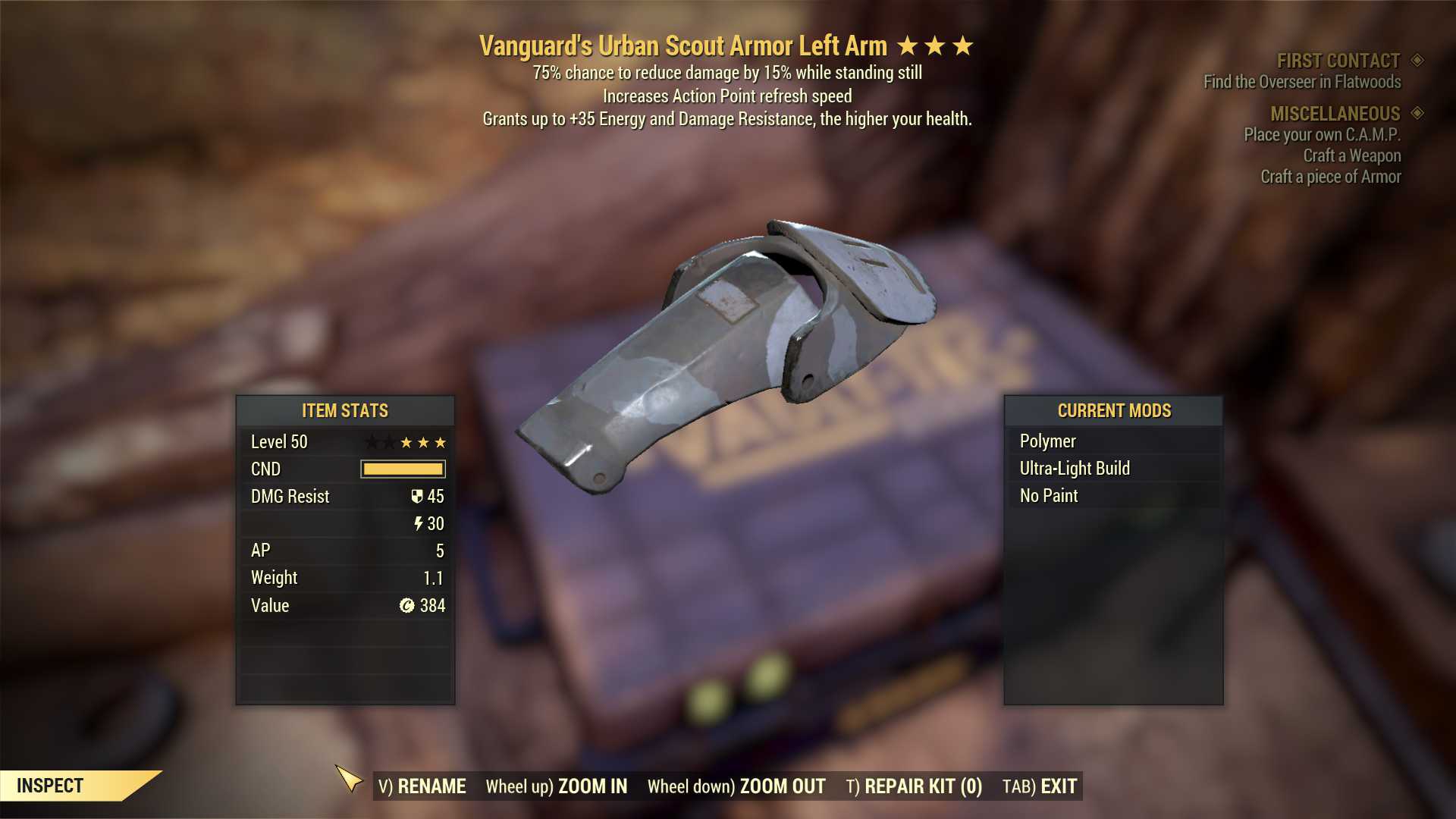This screenshot has width=1456, height=819.
Task: Use the REPAIR KIT option
Action: [x=914, y=786]
